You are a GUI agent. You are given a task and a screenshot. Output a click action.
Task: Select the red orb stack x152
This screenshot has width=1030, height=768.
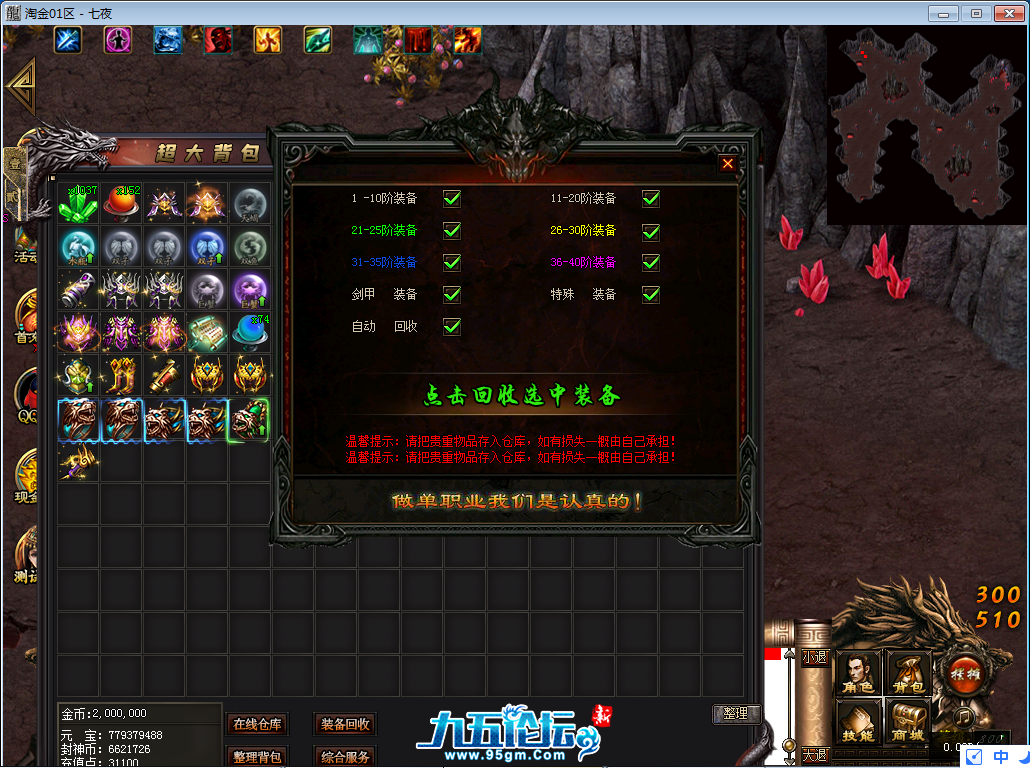pyautogui.click(x=122, y=204)
